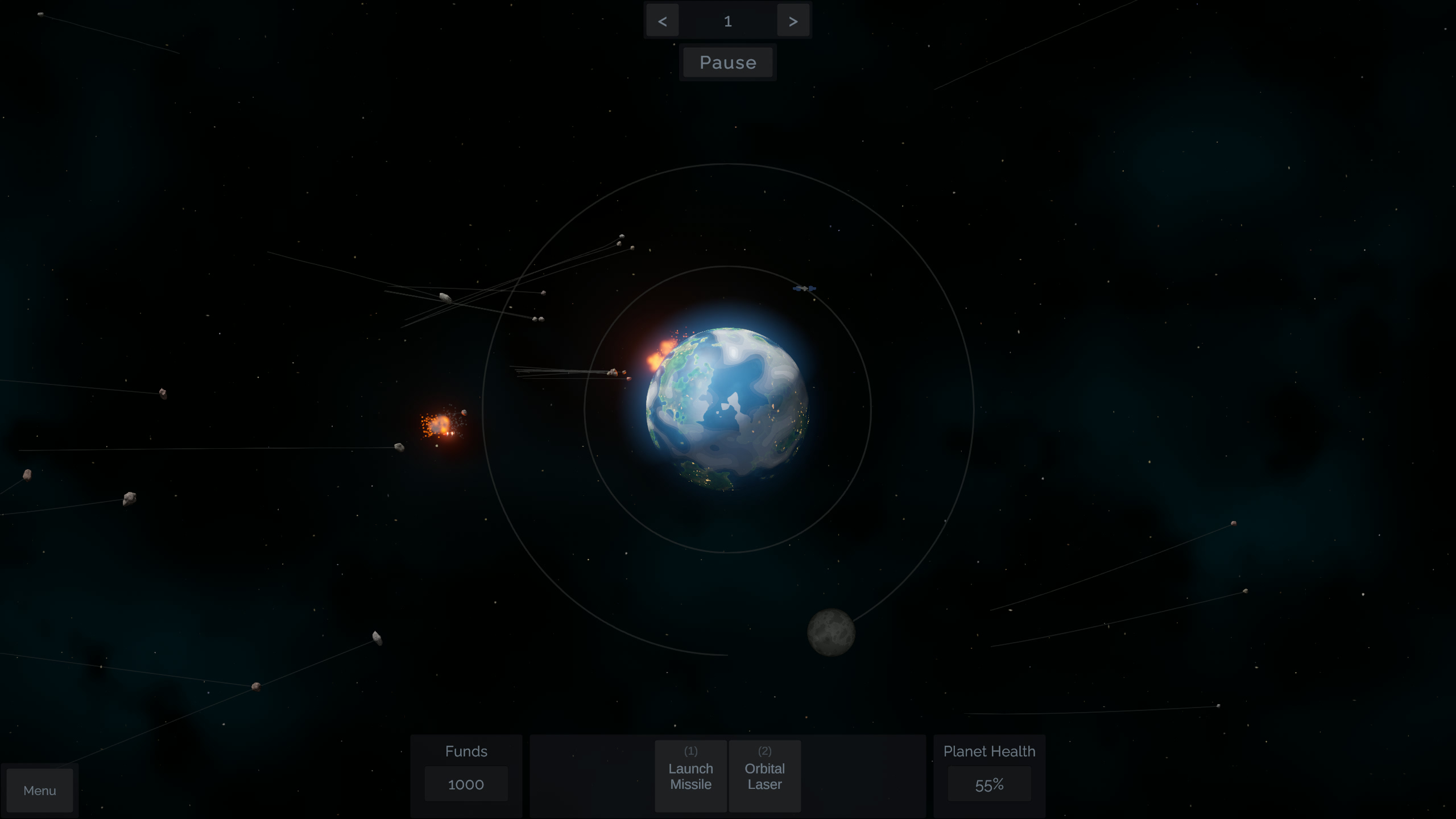1456x819 pixels.
Task: Click the Planet Health 55% indicator
Action: pyautogui.click(x=990, y=784)
